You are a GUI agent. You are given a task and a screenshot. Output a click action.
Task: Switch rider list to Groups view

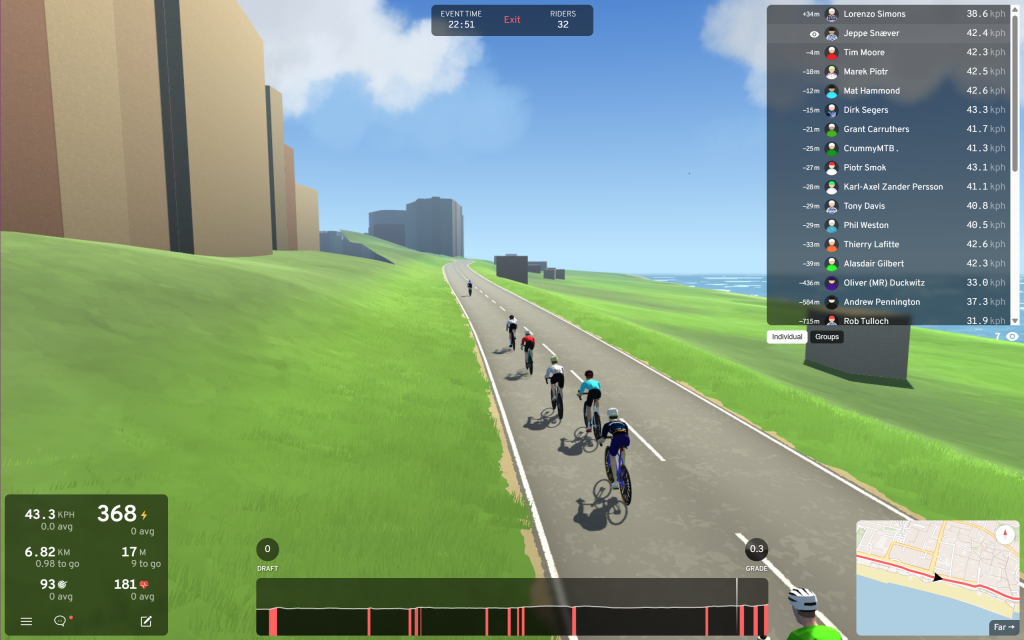(827, 337)
